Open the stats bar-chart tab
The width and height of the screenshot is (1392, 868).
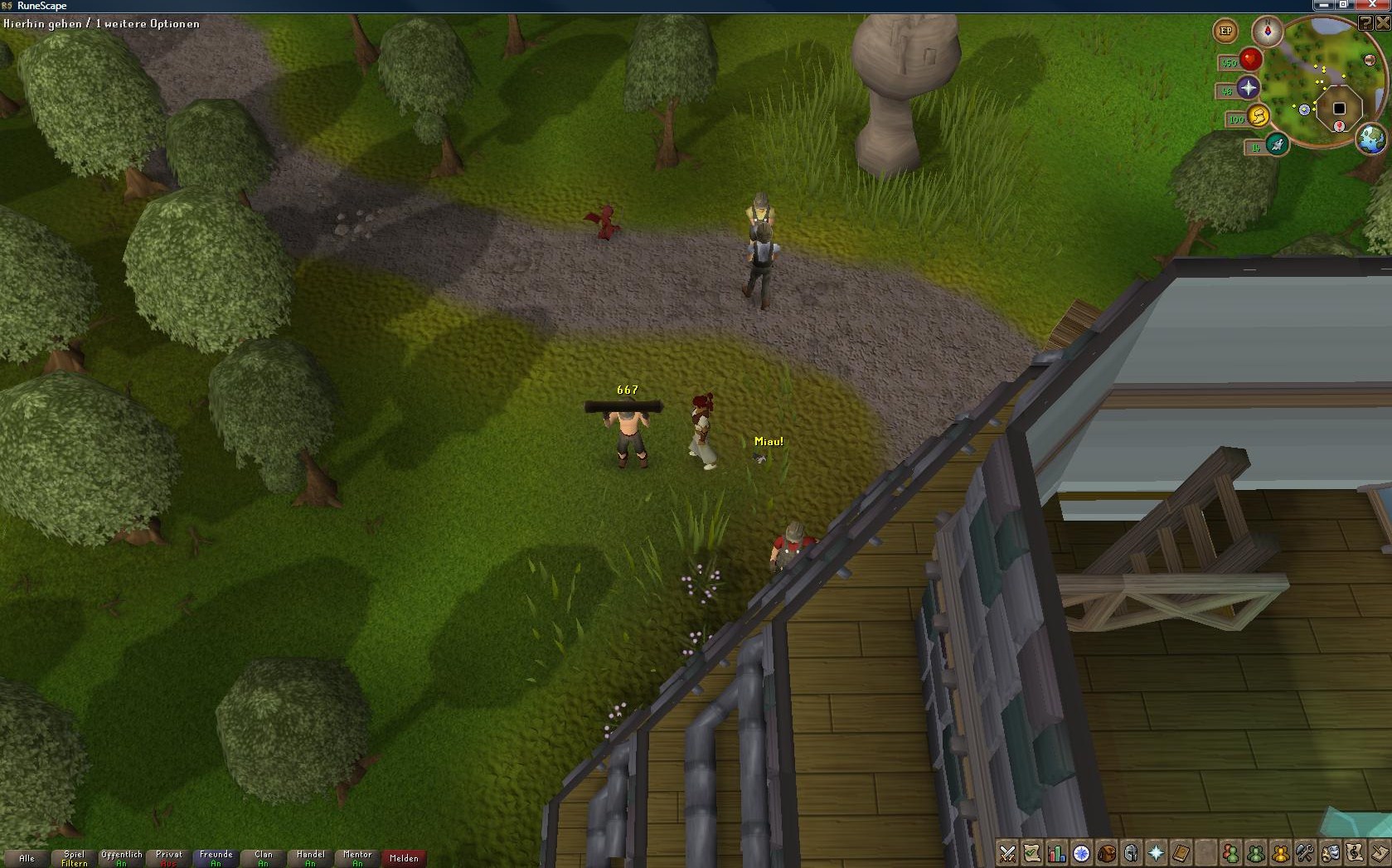[x=1056, y=853]
